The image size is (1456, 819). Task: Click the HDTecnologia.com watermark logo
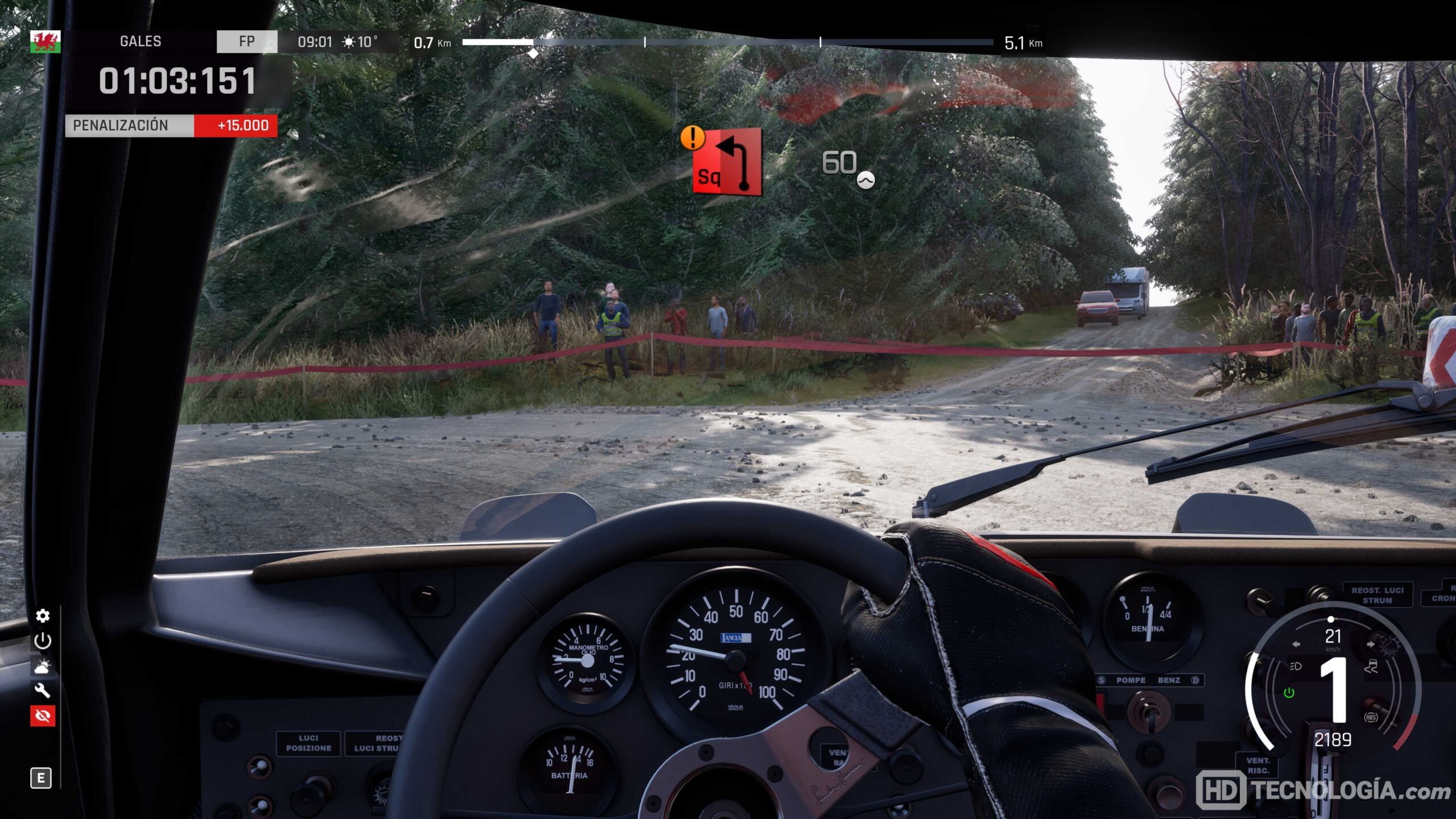1323,790
